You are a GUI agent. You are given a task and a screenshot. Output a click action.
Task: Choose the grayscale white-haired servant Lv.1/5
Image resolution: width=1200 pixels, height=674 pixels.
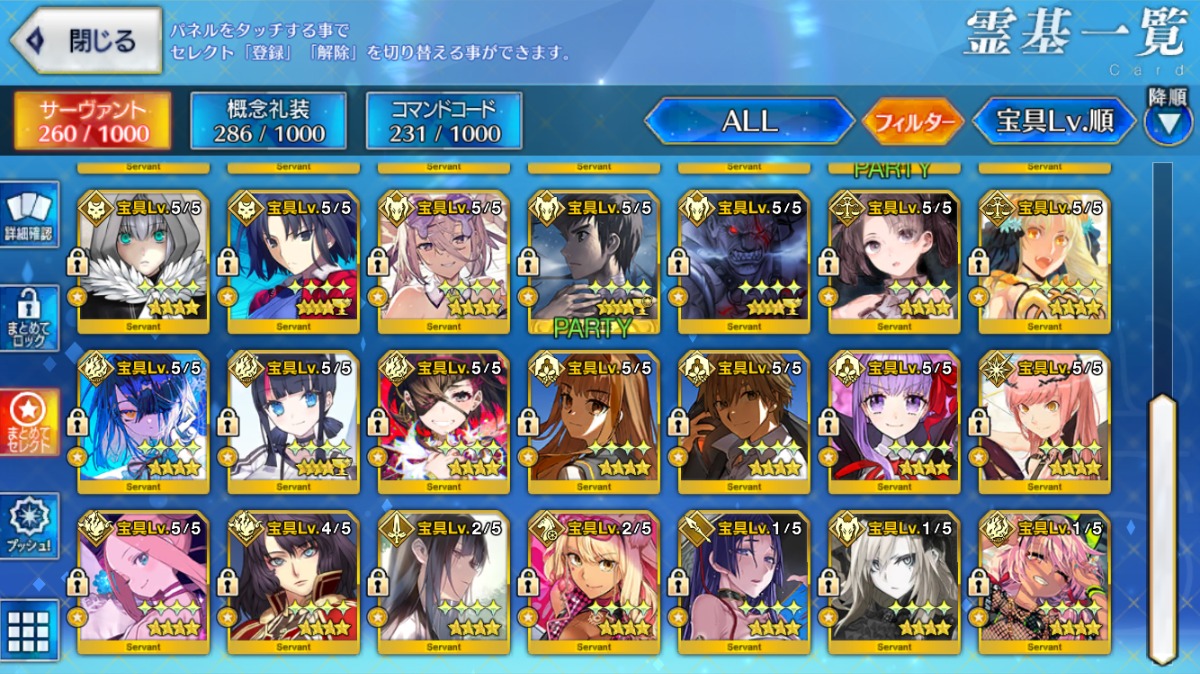coord(893,580)
